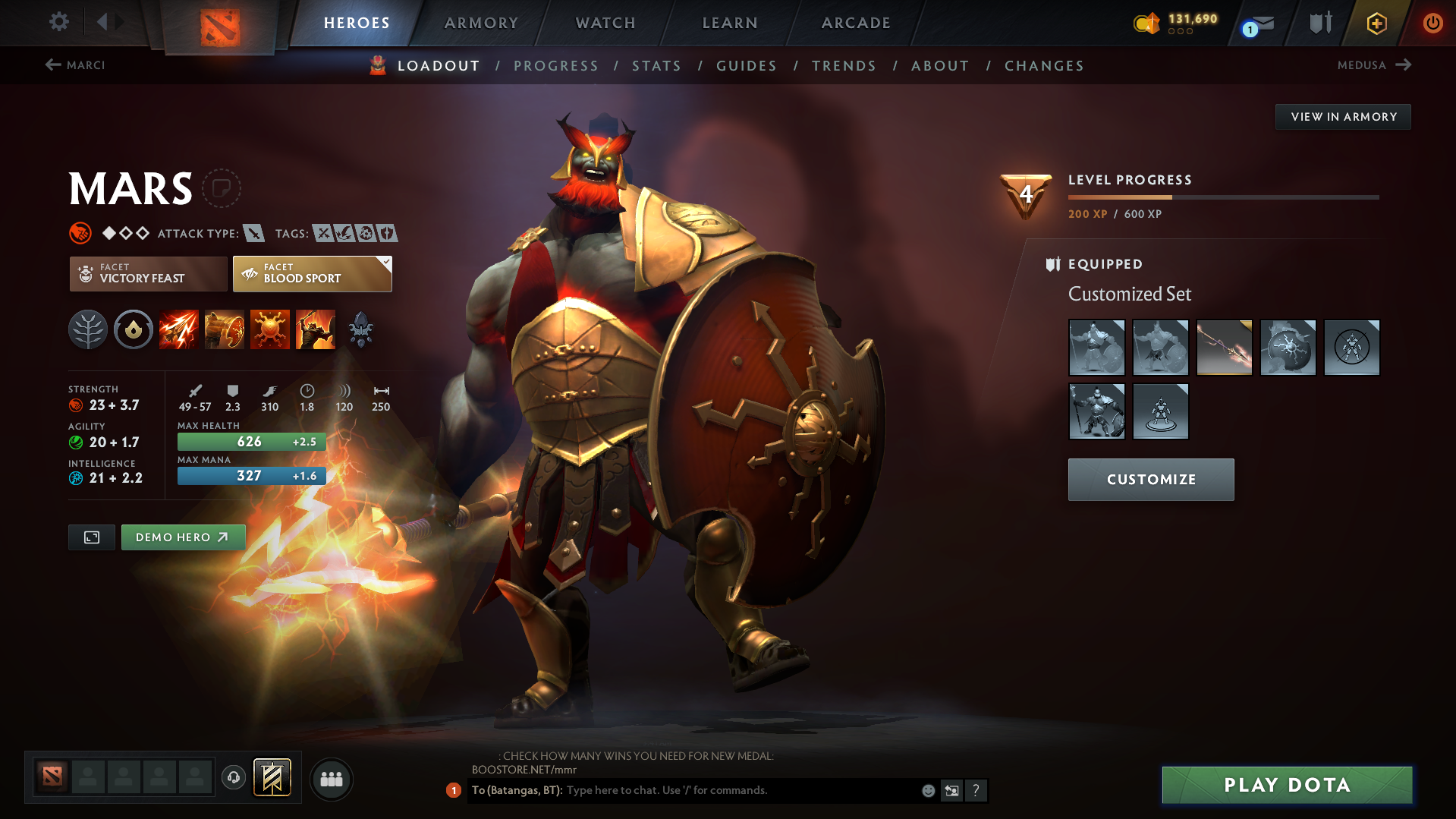Click the CUSTOMIZE button

[1150, 479]
